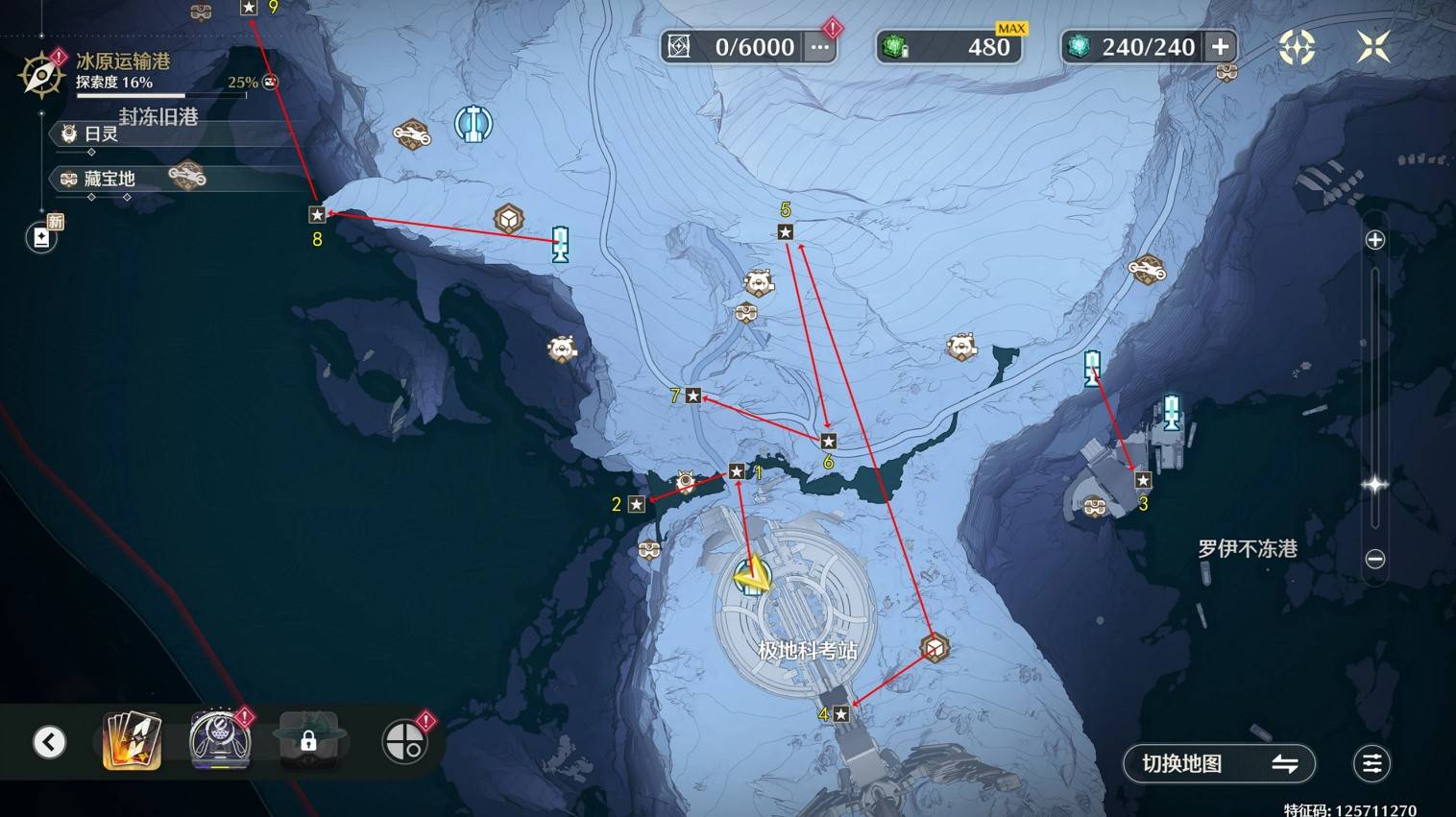
Task: Open the card icon marked 新
Action: click(x=41, y=237)
